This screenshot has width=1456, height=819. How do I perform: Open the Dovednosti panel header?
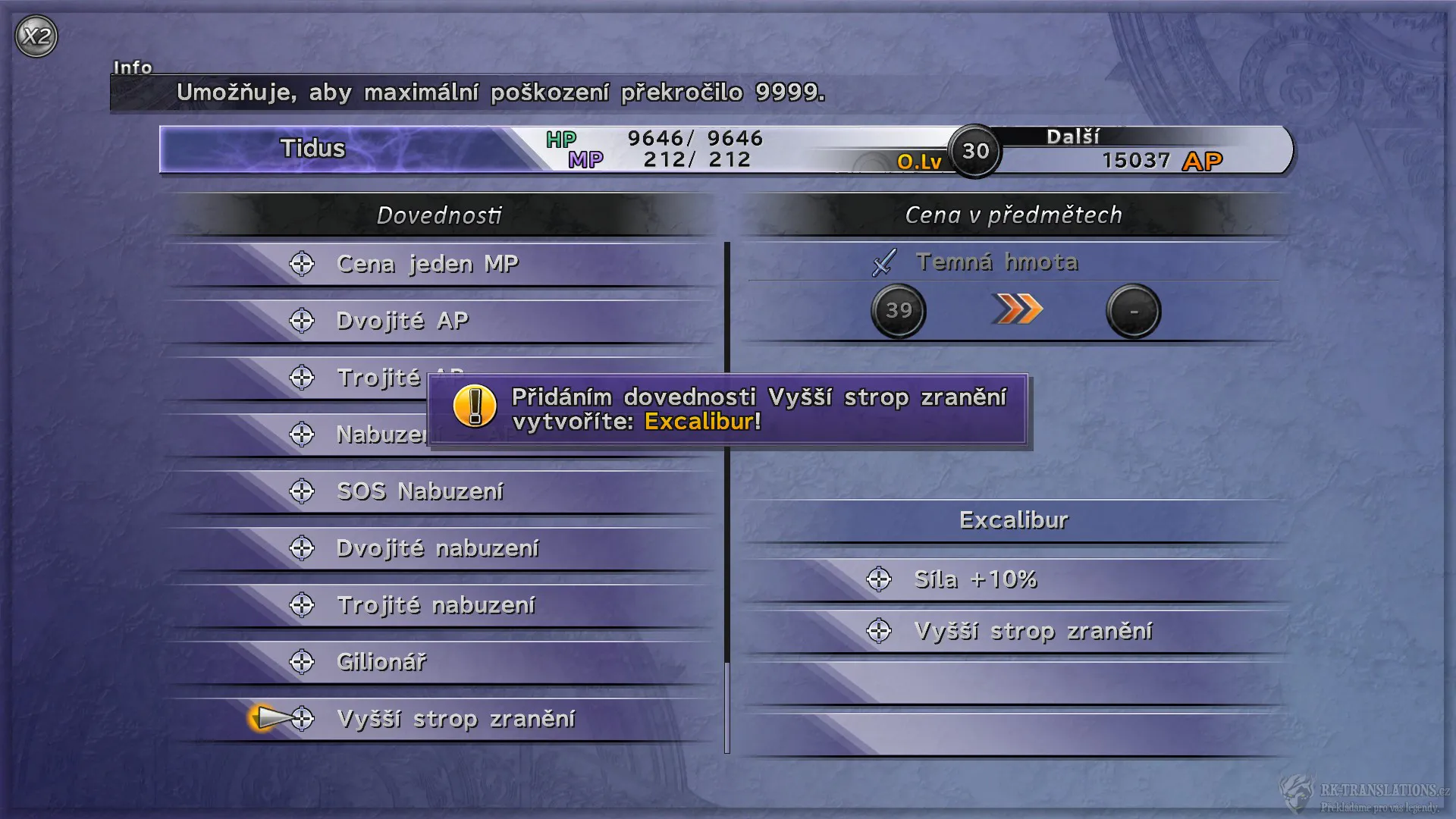pos(438,215)
